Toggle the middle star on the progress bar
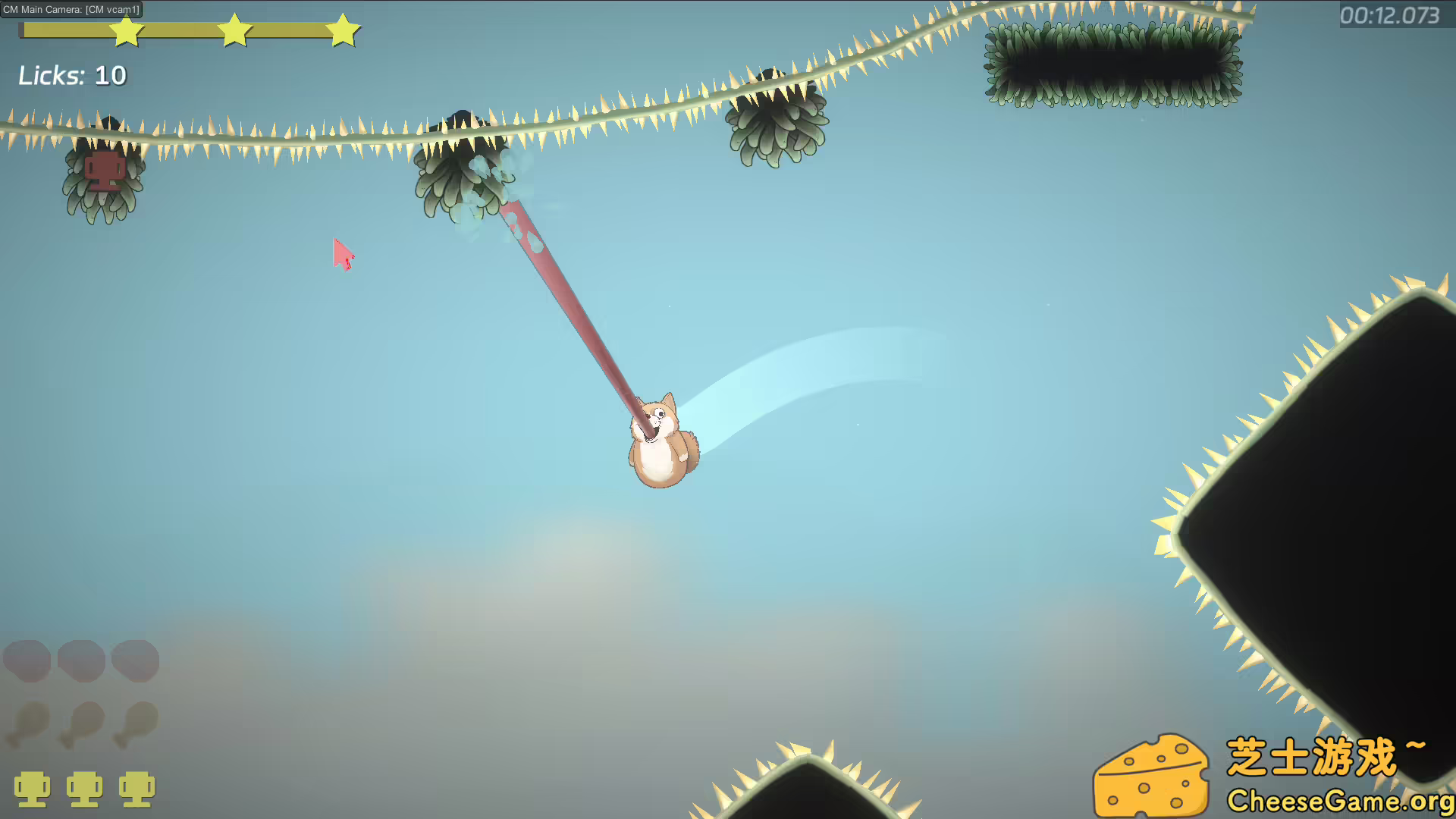1456x819 pixels. click(235, 30)
